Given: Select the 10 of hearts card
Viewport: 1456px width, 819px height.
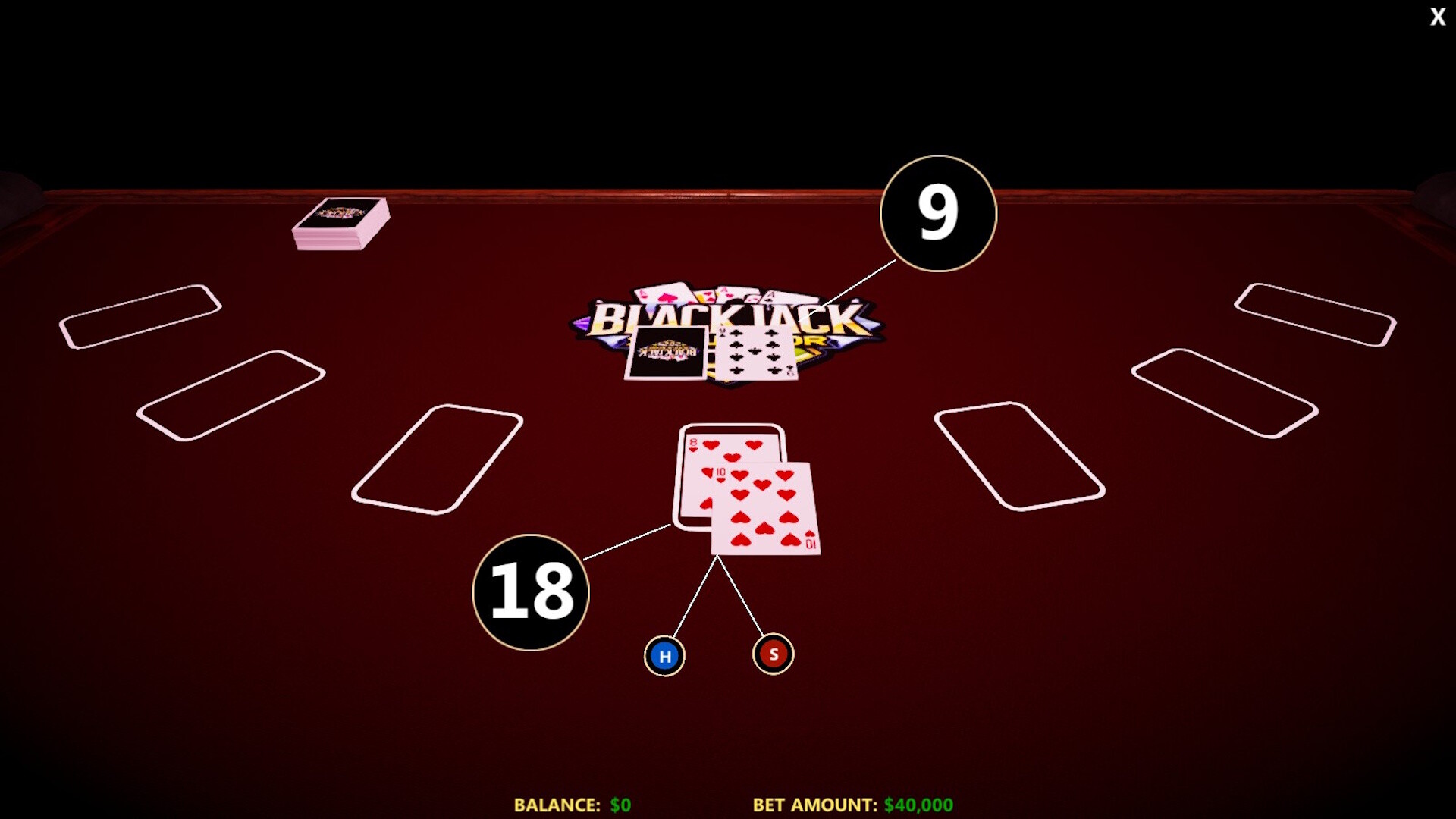Looking at the screenshot, I should (x=766, y=508).
